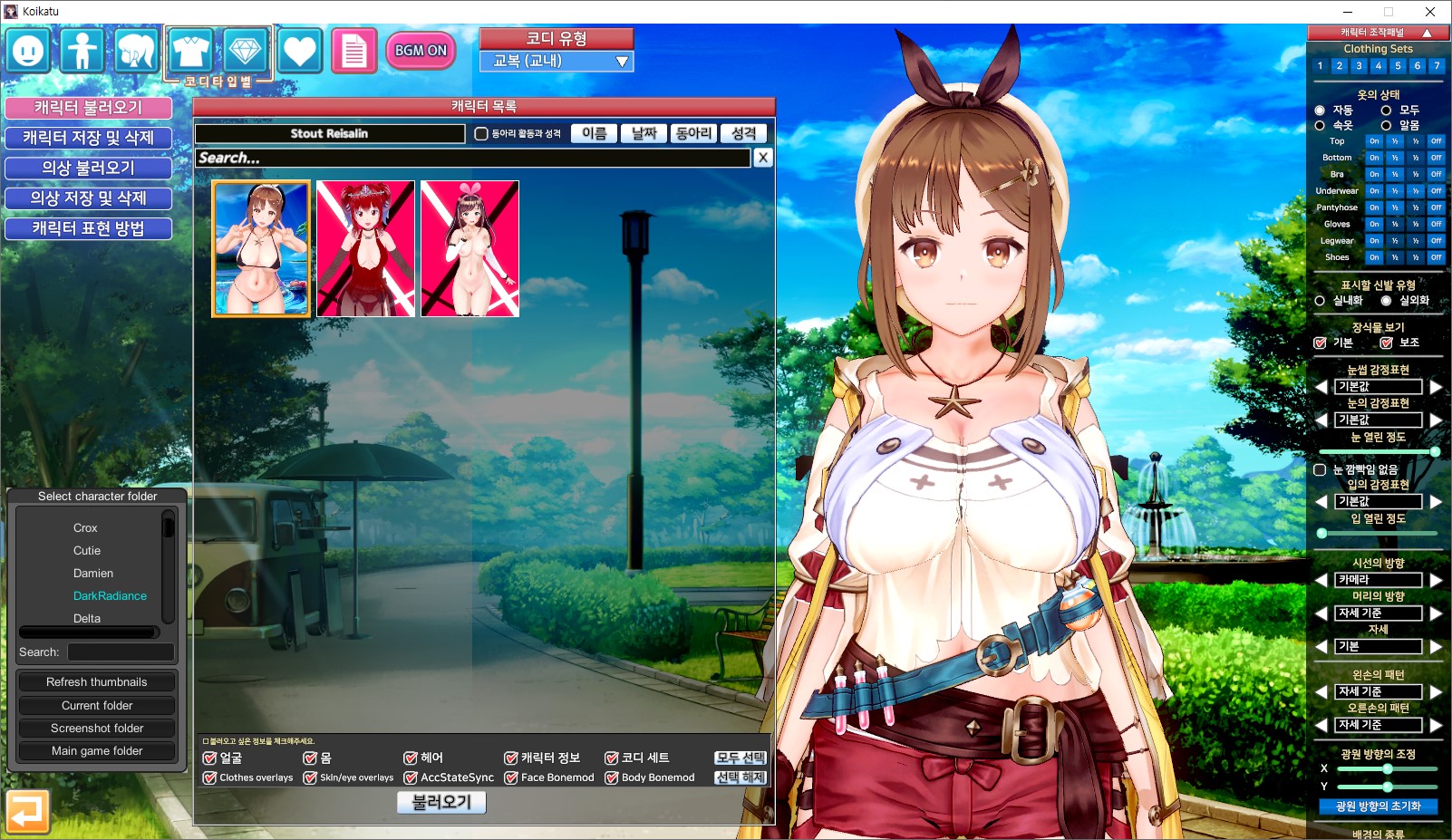The image size is (1452, 840).
Task: Select the bunny-eared character card thumbnail
Action: coord(469,248)
